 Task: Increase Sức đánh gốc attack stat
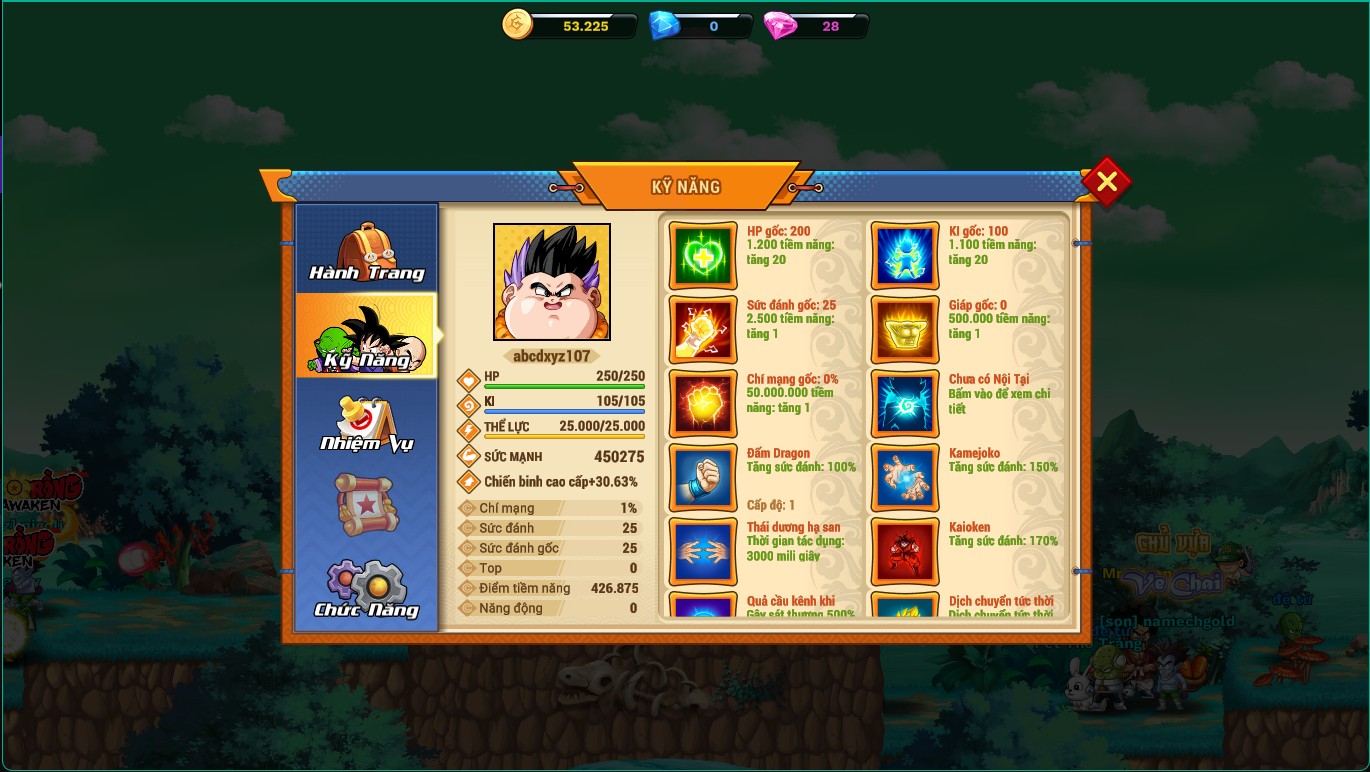[x=703, y=330]
